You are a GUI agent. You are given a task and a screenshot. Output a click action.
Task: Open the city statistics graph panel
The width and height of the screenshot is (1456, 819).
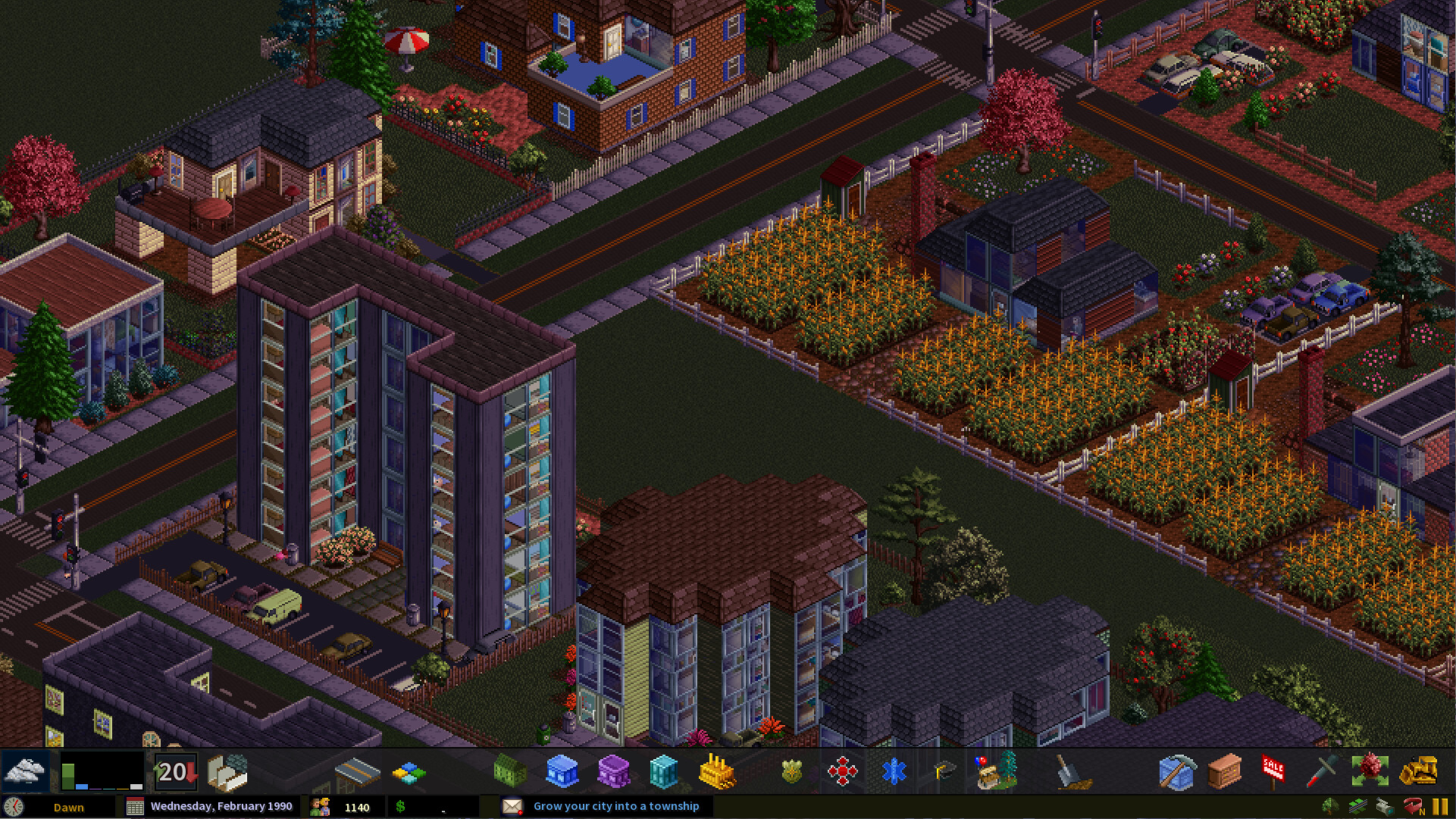pyautogui.click(x=102, y=771)
